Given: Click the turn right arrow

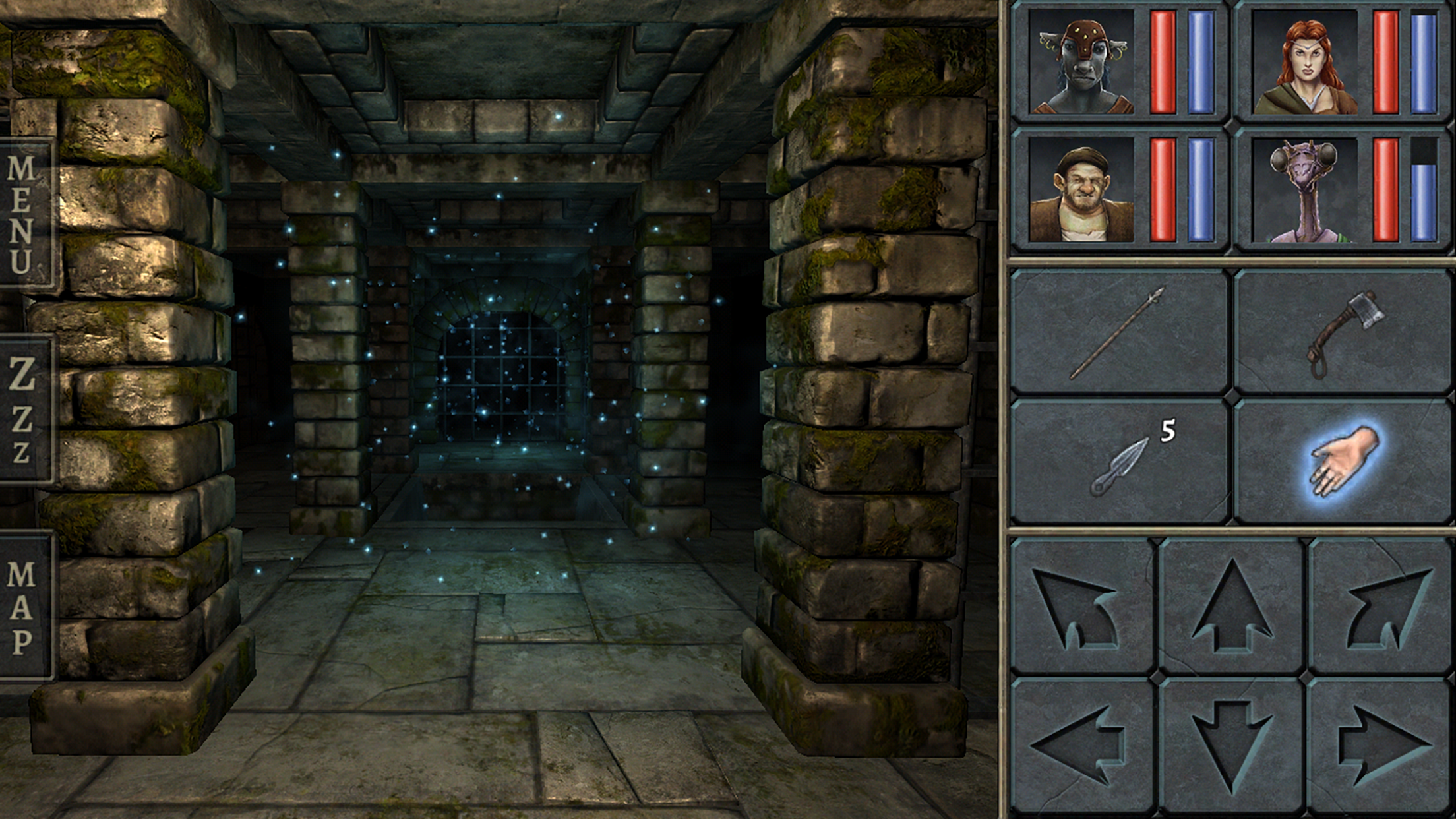Looking at the screenshot, I should (x=1381, y=607).
